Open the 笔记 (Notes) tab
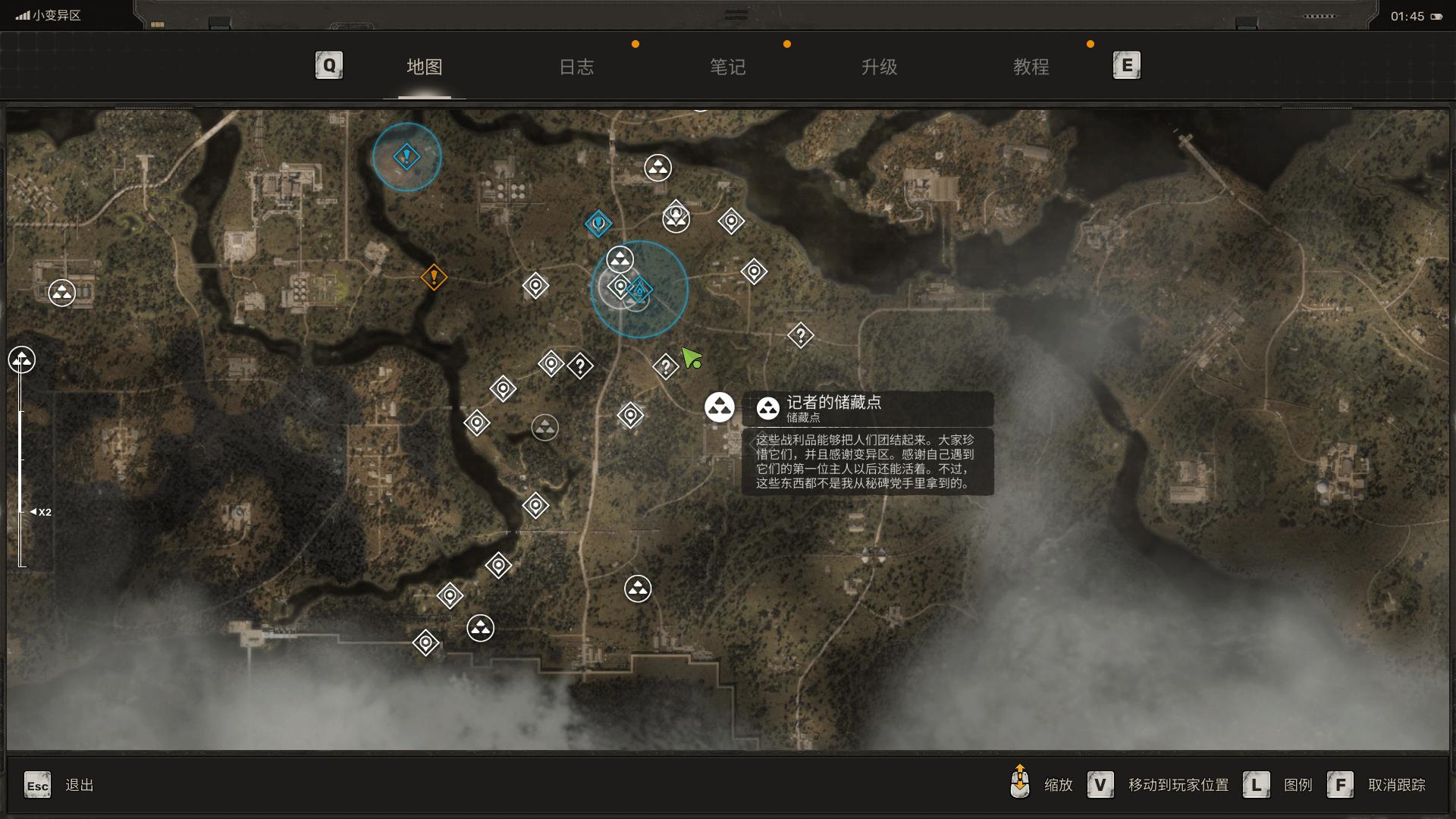Screen dimensions: 1456x819 click(727, 67)
